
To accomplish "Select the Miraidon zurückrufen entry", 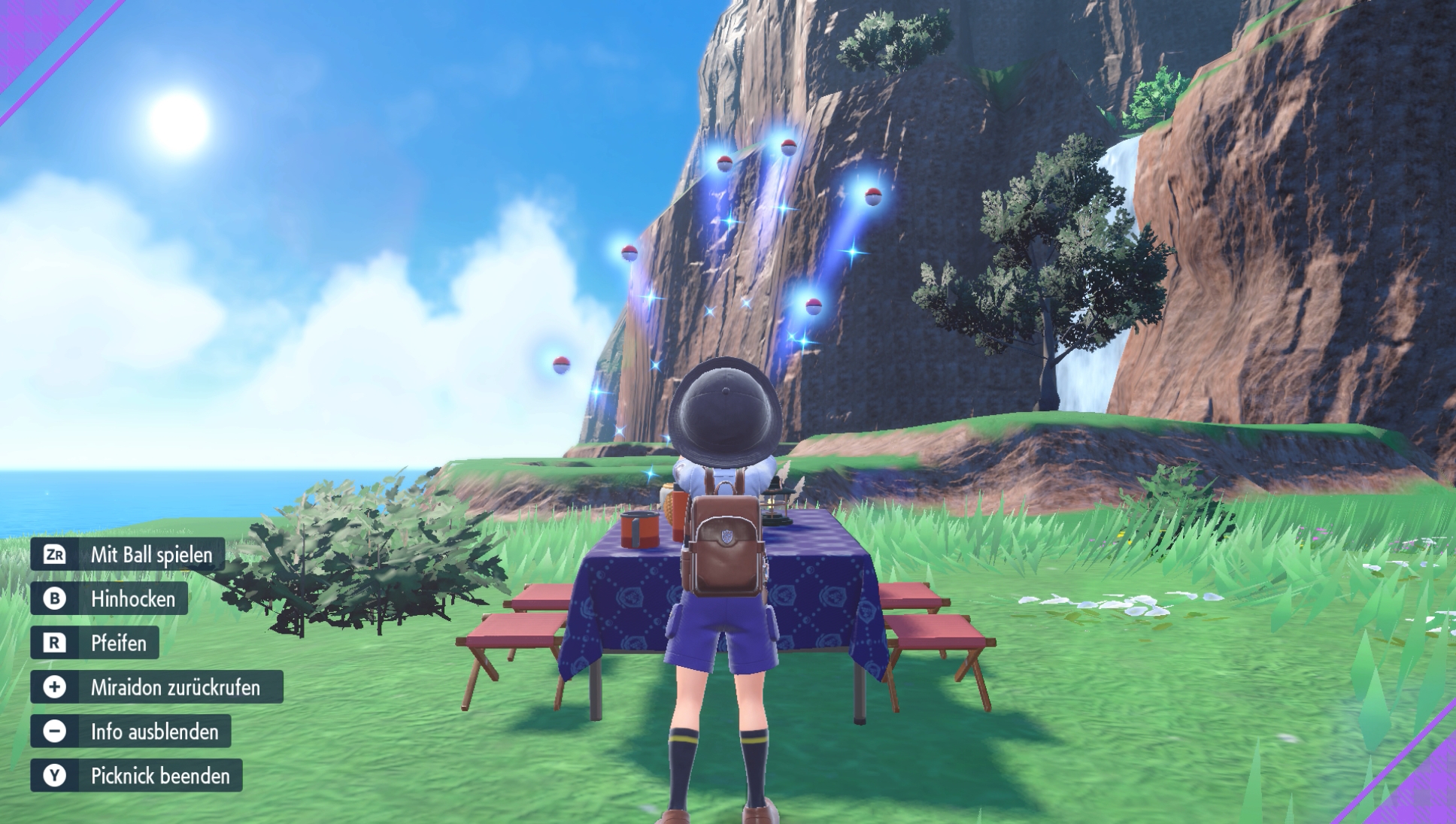I will pyautogui.click(x=174, y=688).
